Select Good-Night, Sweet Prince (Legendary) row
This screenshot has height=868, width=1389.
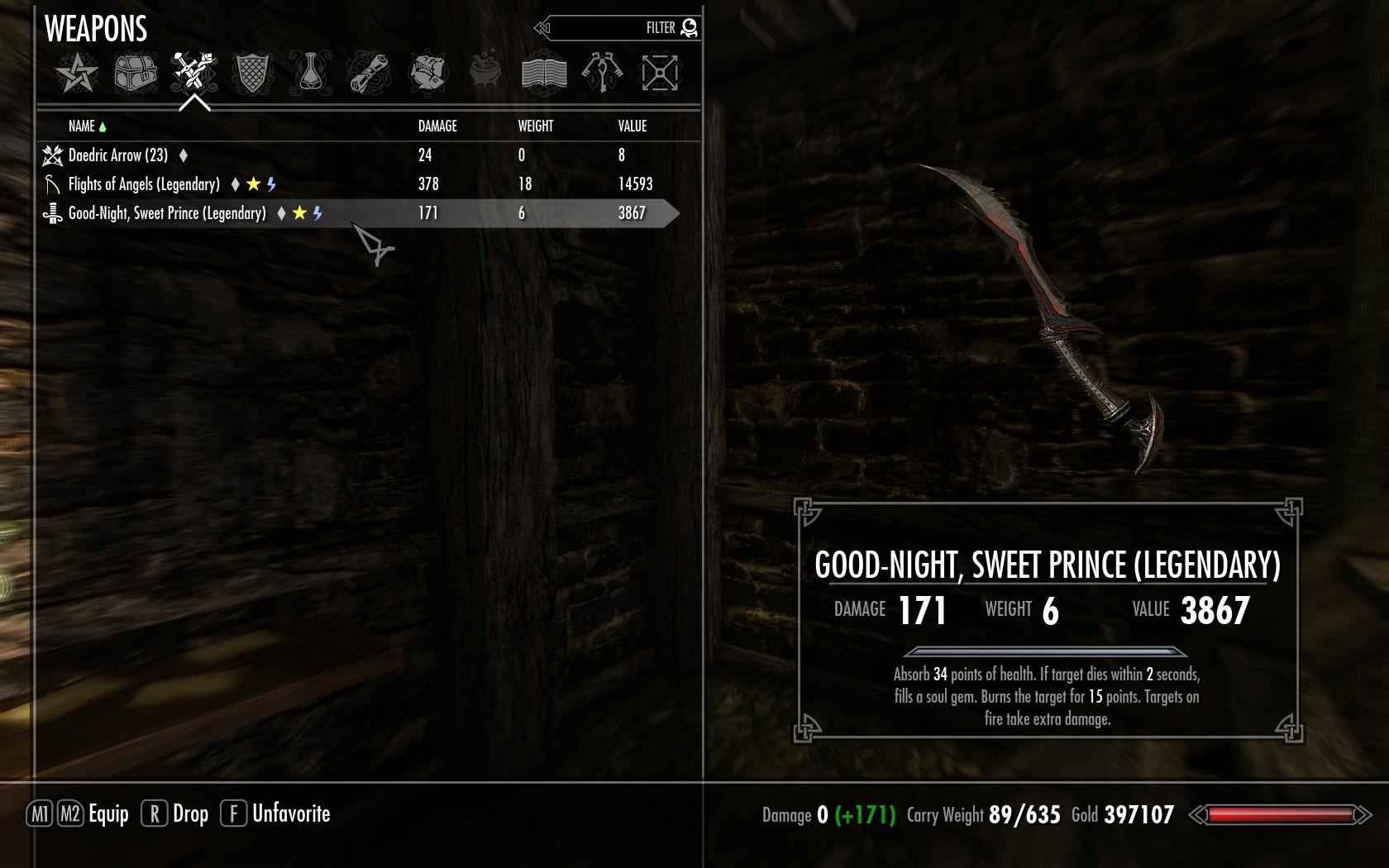[167, 213]
